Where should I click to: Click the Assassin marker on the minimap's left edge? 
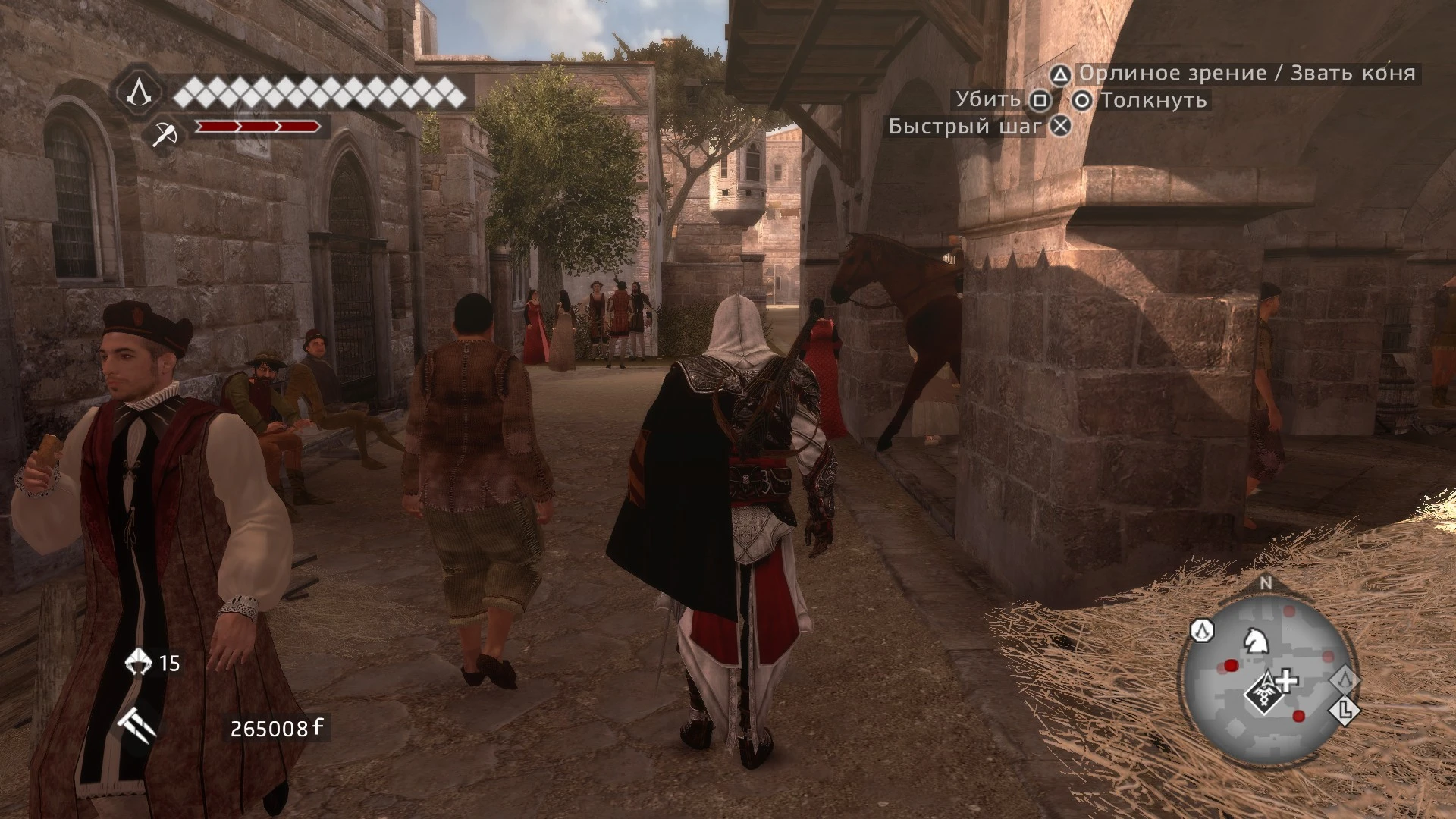click(1202, 632)
